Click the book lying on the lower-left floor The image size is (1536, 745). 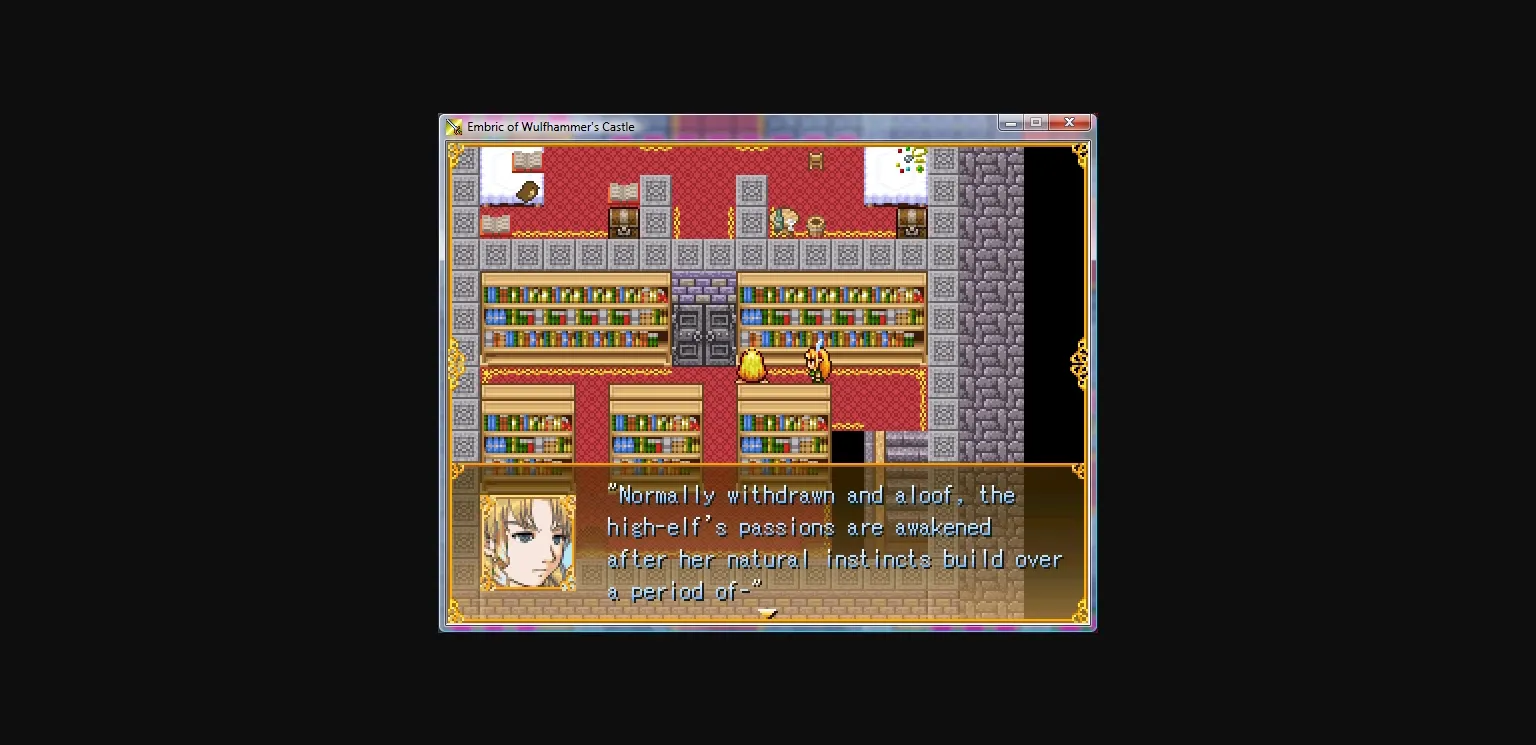pyautogui.click(x=495, y=222)
